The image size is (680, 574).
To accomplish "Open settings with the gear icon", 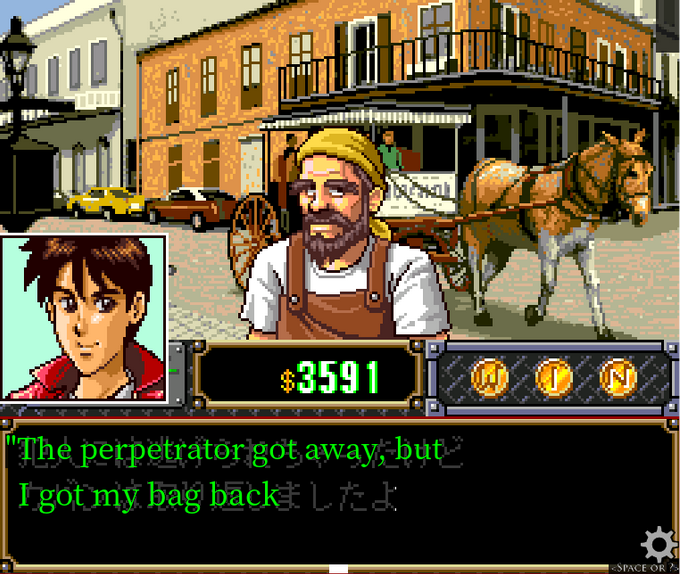I will click(x=658, y=544).
